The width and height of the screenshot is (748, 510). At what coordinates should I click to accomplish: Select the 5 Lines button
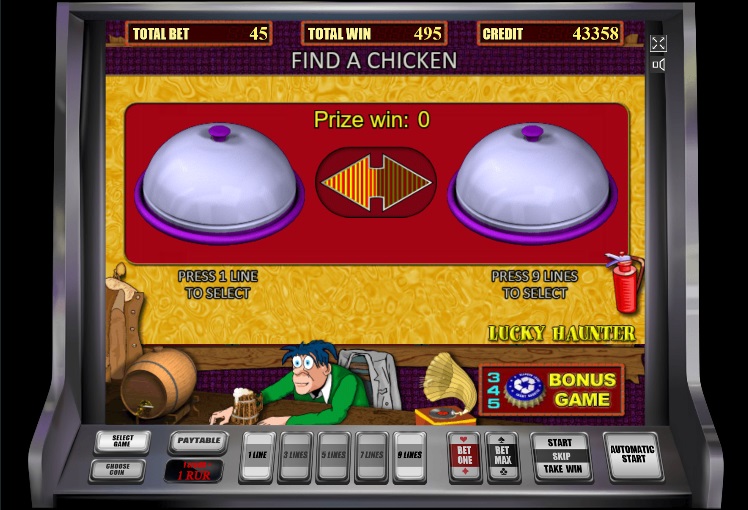(x=334, y=456)
